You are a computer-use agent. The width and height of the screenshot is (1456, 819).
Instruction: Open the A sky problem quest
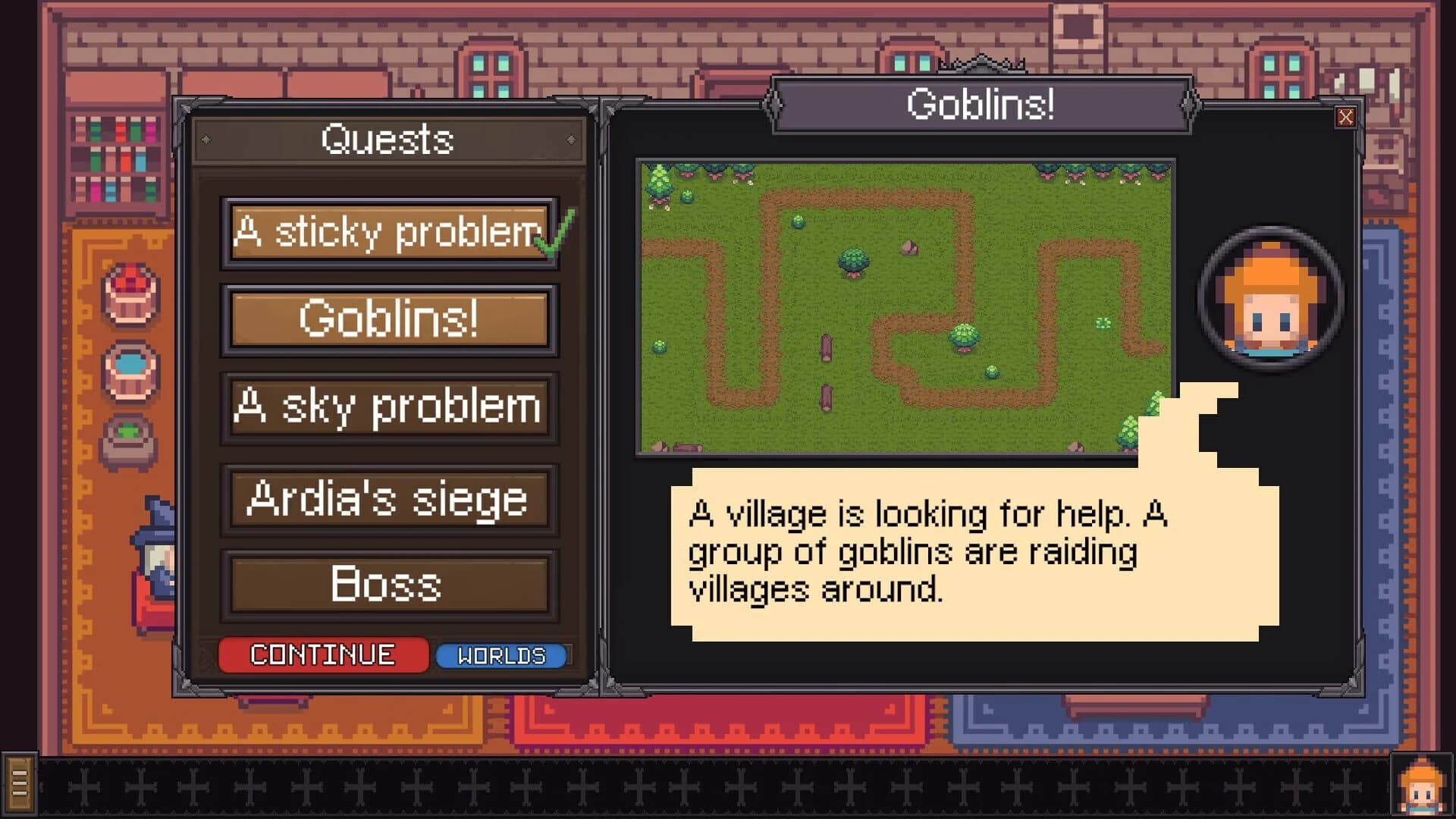pyautogui.click(x=388, y=408)
